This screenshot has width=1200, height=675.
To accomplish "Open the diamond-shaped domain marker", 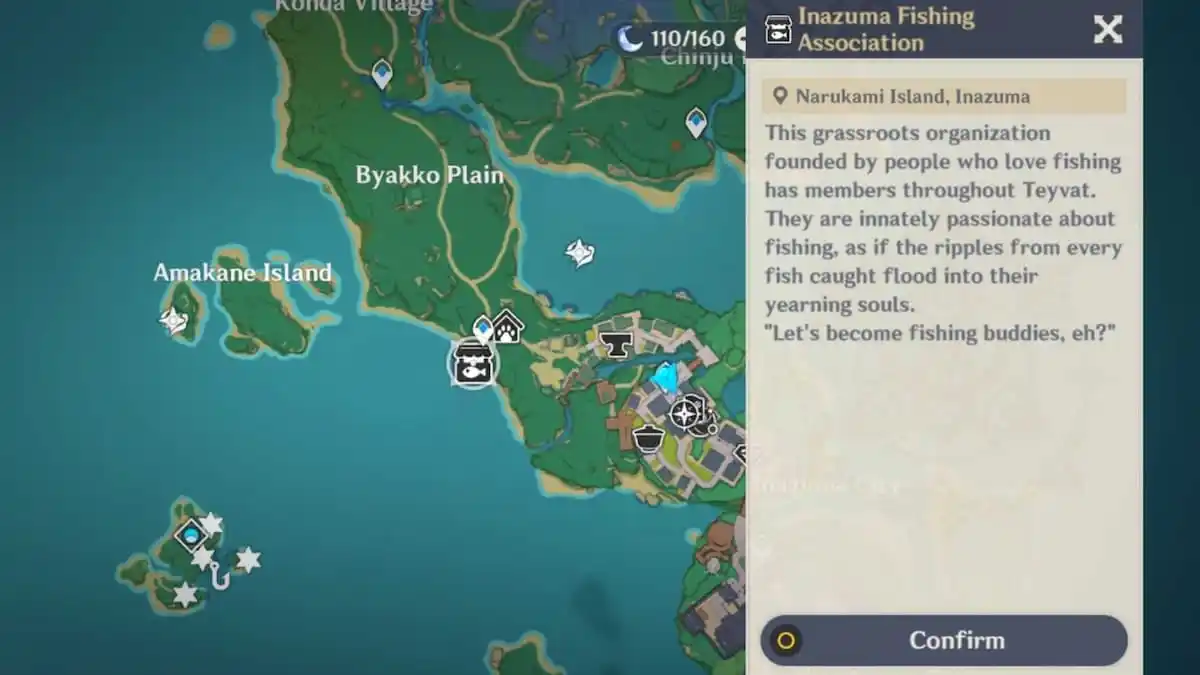I will pos(190,536).
